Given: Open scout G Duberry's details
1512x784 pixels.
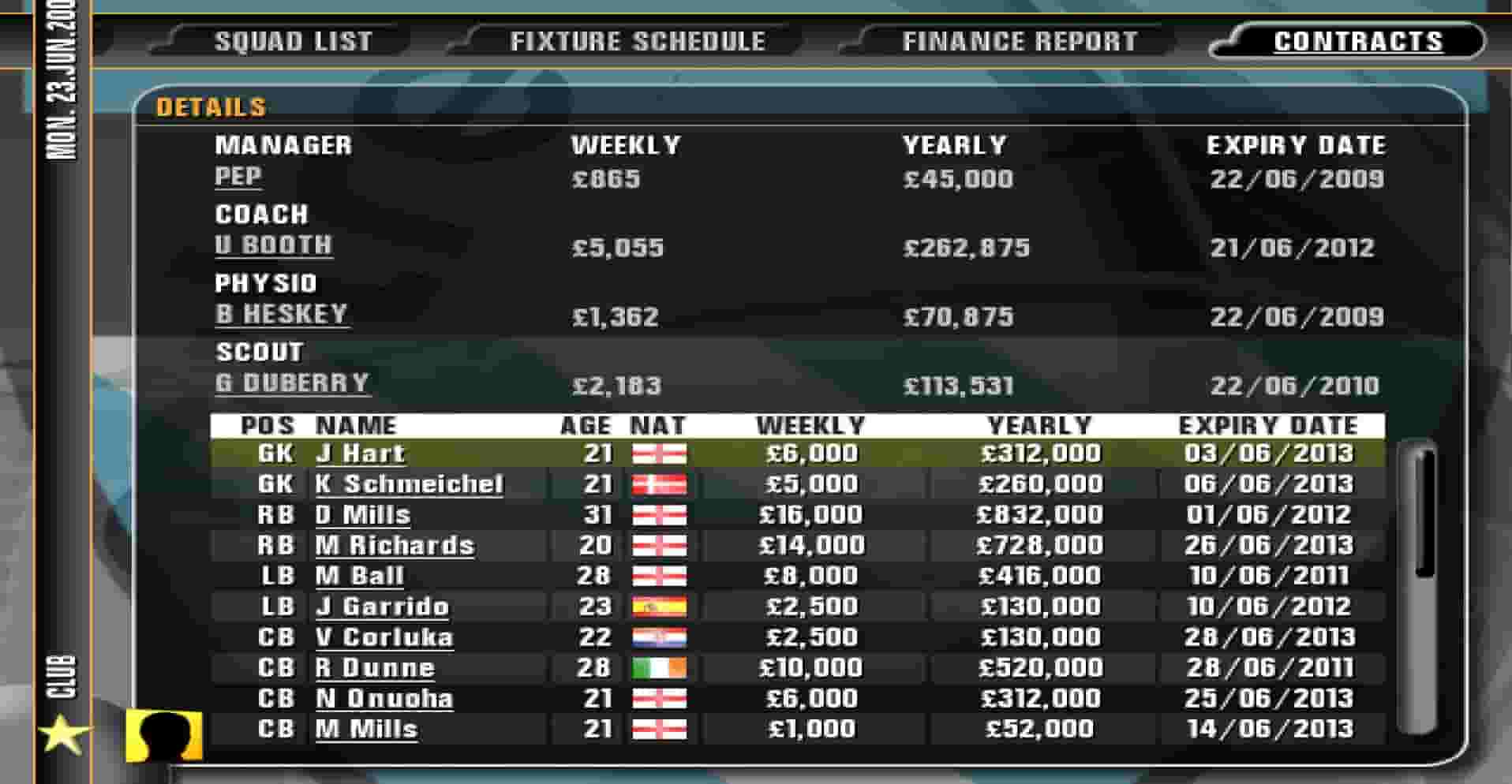Looking at the screenshot, I should coord(290,383).
